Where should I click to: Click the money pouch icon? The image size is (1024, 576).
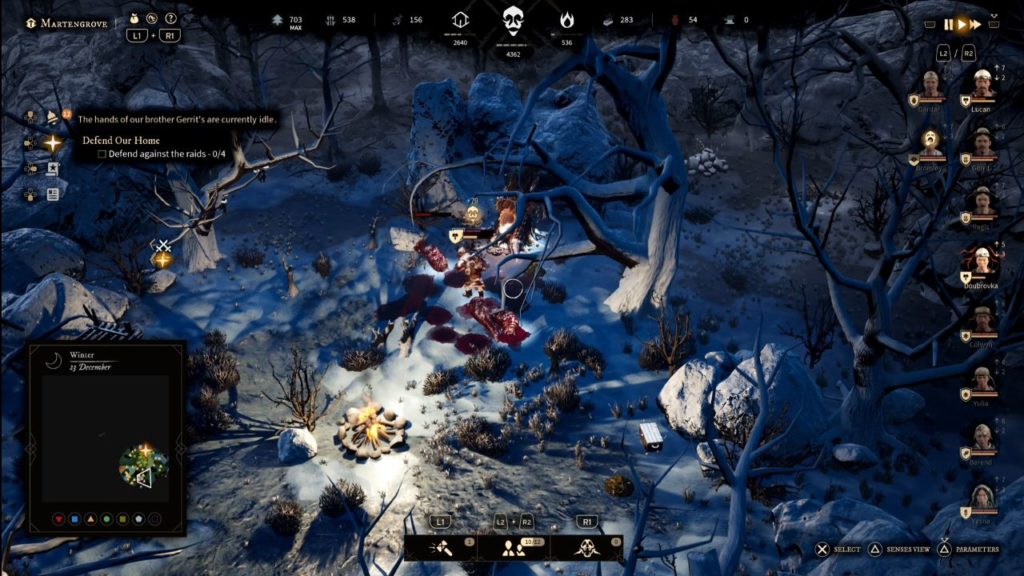pos(135,18)
